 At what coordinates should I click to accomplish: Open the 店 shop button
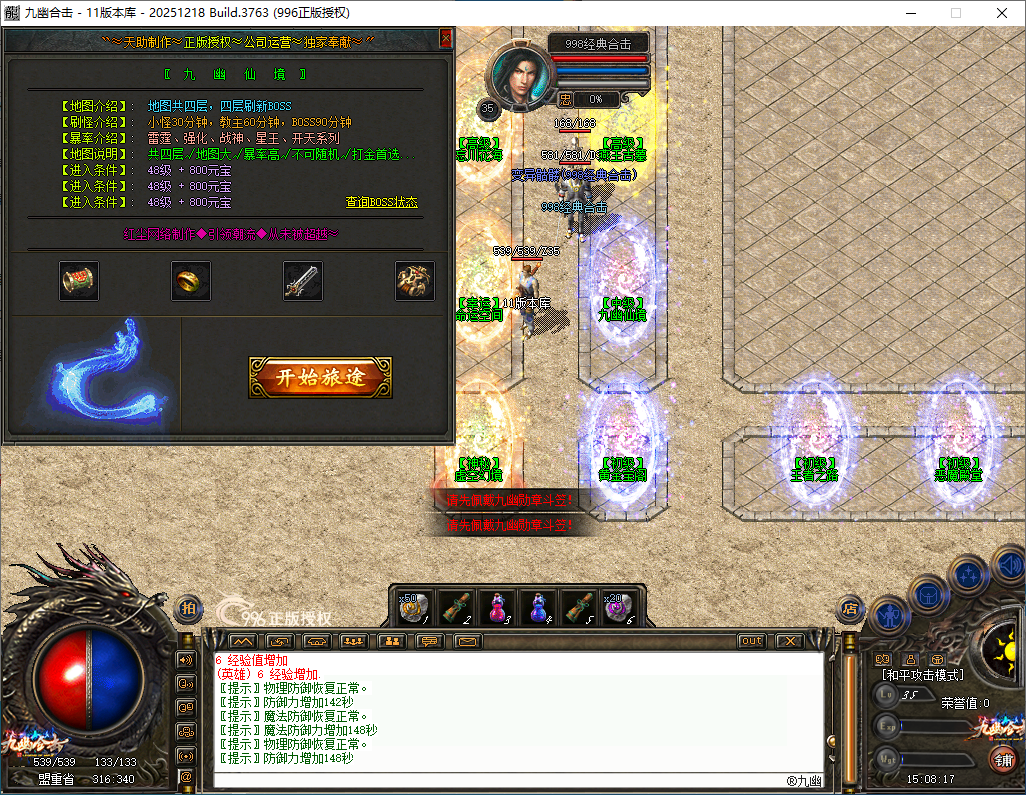coord(850,606)
